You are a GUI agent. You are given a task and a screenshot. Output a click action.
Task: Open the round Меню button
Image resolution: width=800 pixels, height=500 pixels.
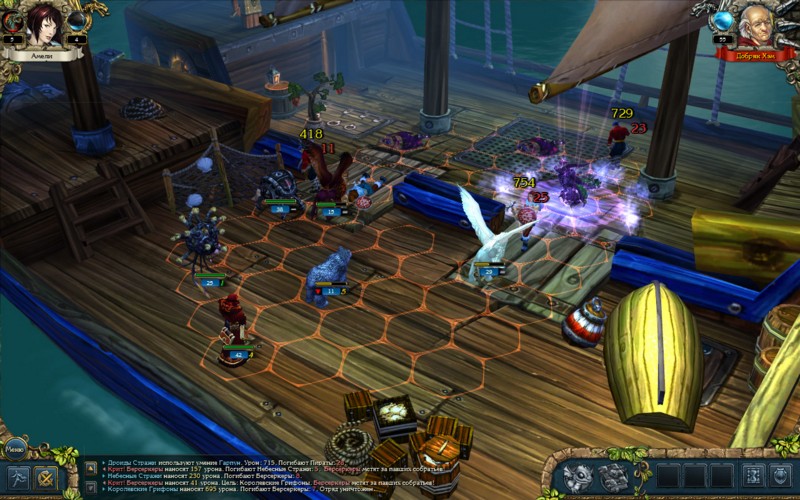(15, 449)
